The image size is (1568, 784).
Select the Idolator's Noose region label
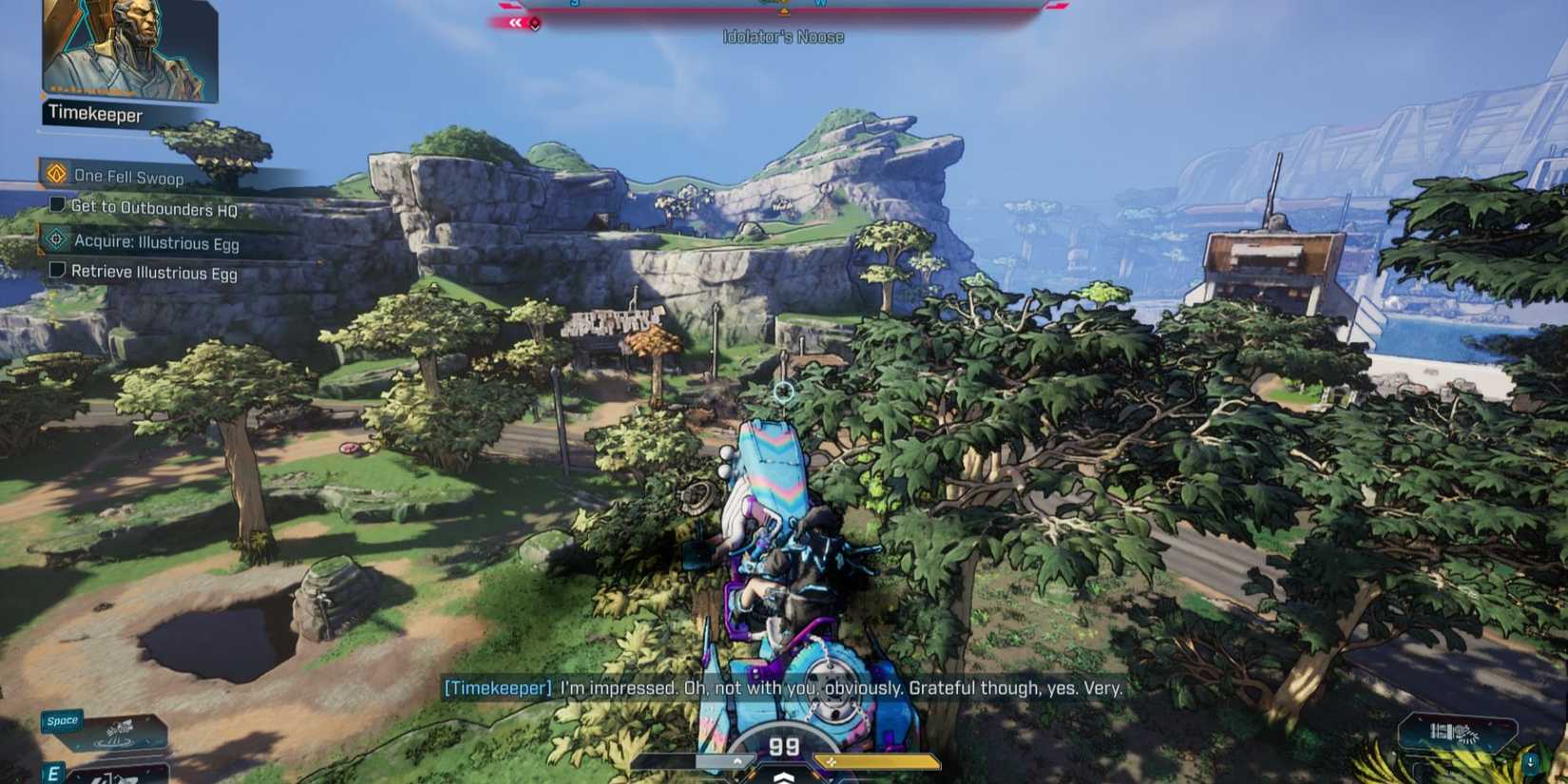tap(783, 37)
